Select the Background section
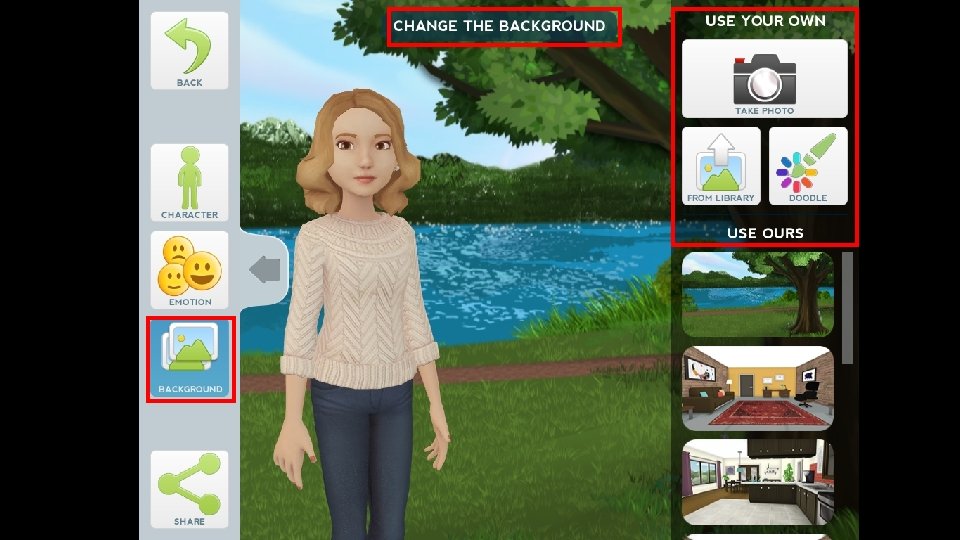This screenshot has width=960, height=540. (x=190, y=359)
